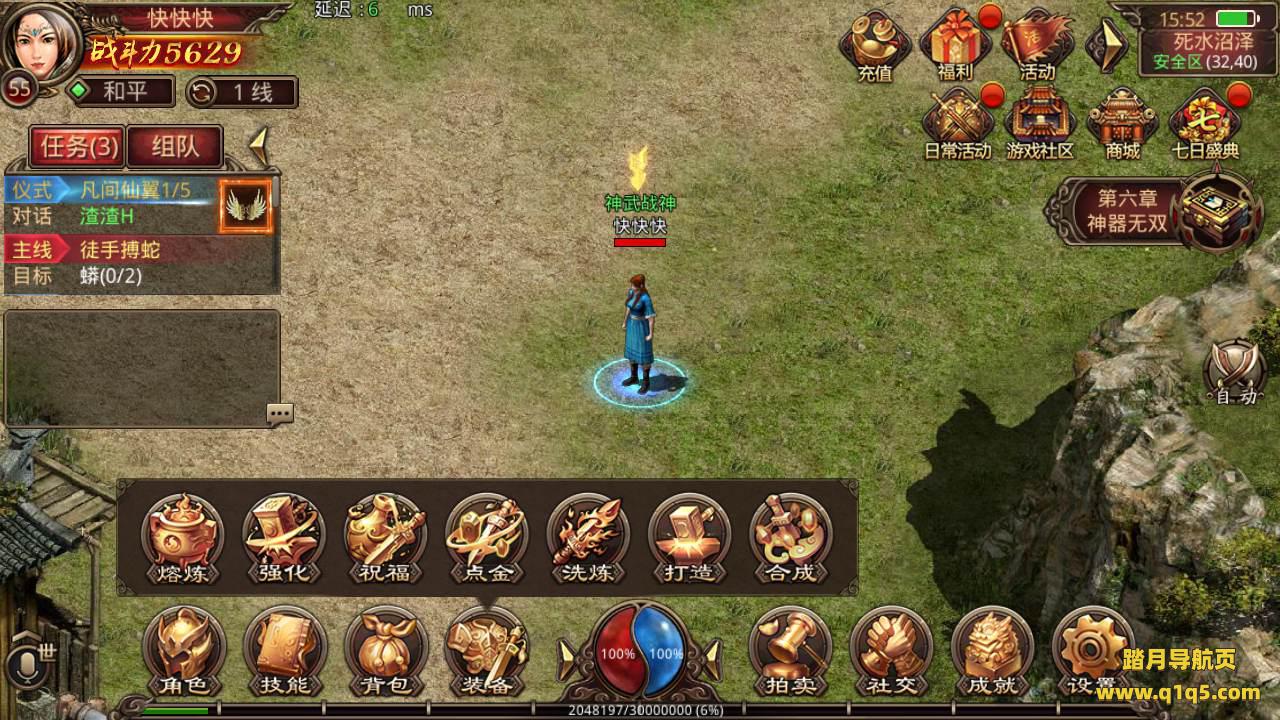Viewport: 1280px width, 720px height.
Task: Open the 熔炼 smelting icon
Action: click(x=182, y=537)
